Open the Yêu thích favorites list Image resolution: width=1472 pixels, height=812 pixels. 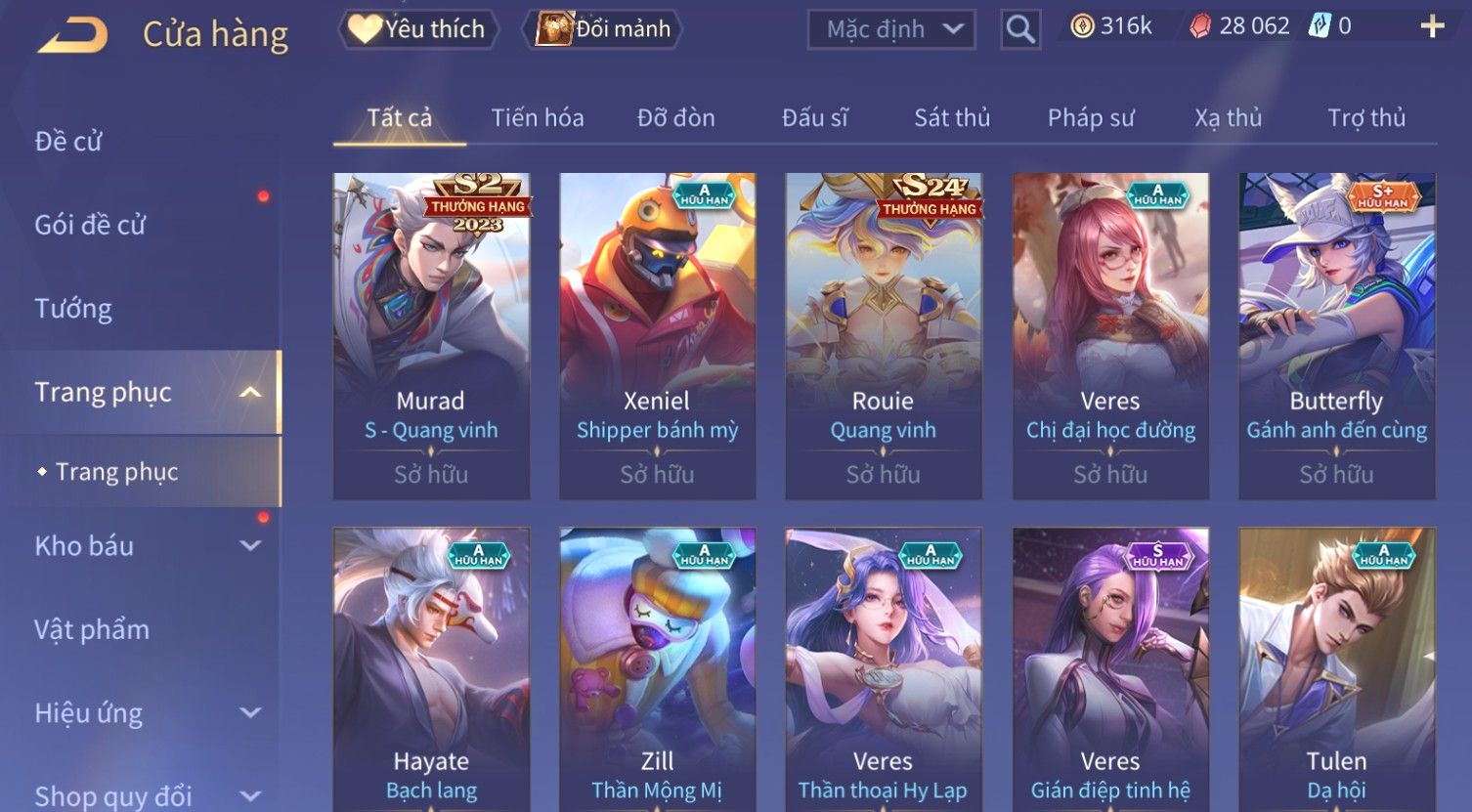[418, 29]
